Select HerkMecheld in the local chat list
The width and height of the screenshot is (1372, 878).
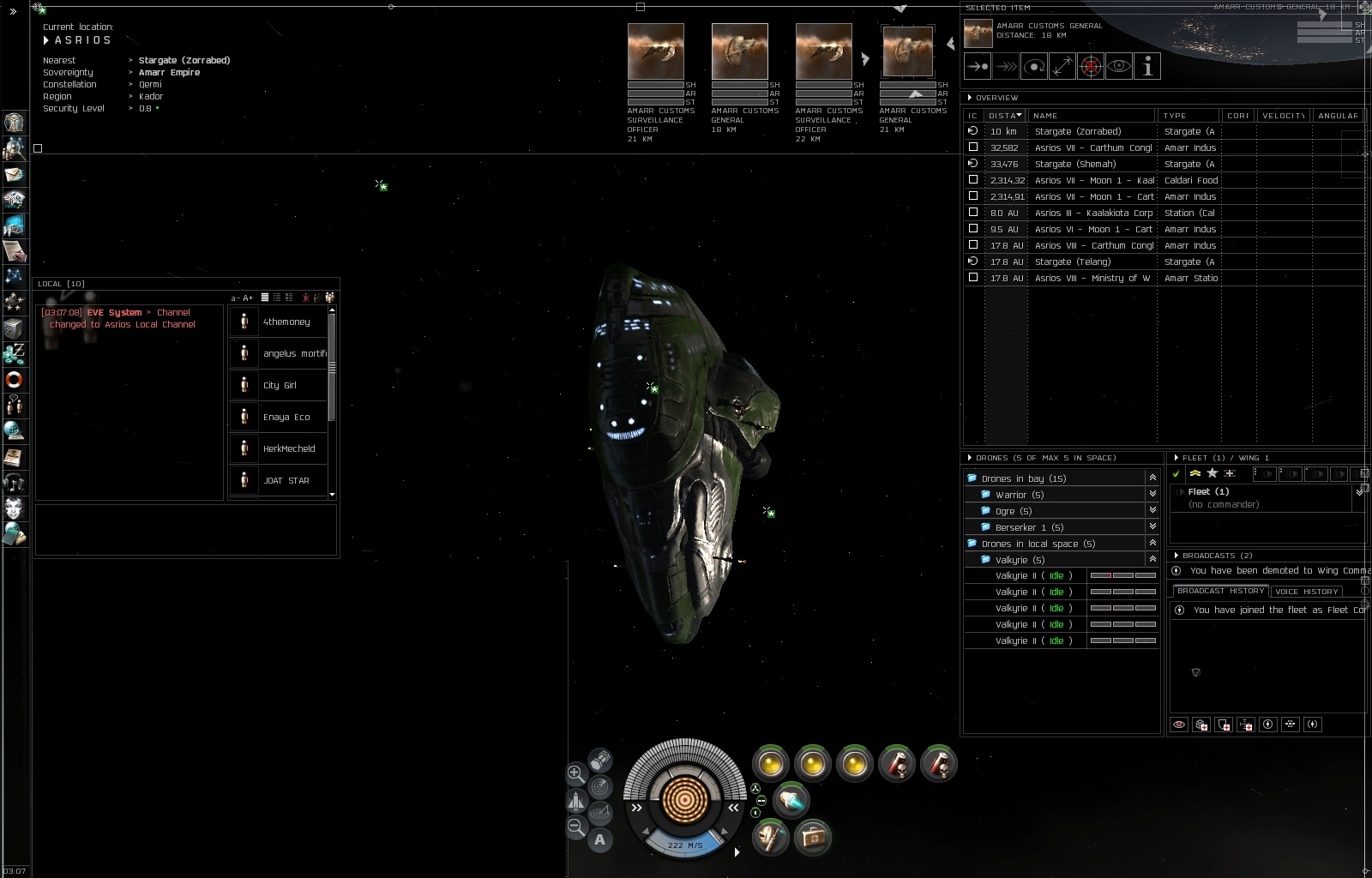[288, 448]
